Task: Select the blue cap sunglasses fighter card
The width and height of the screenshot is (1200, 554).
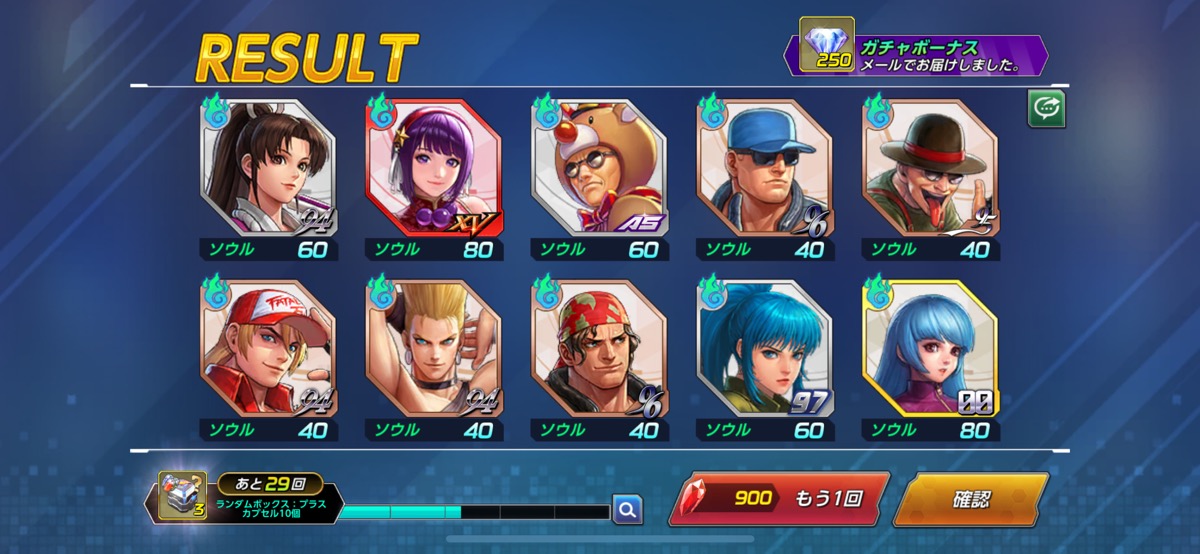Action: click(x=765, y=167)
